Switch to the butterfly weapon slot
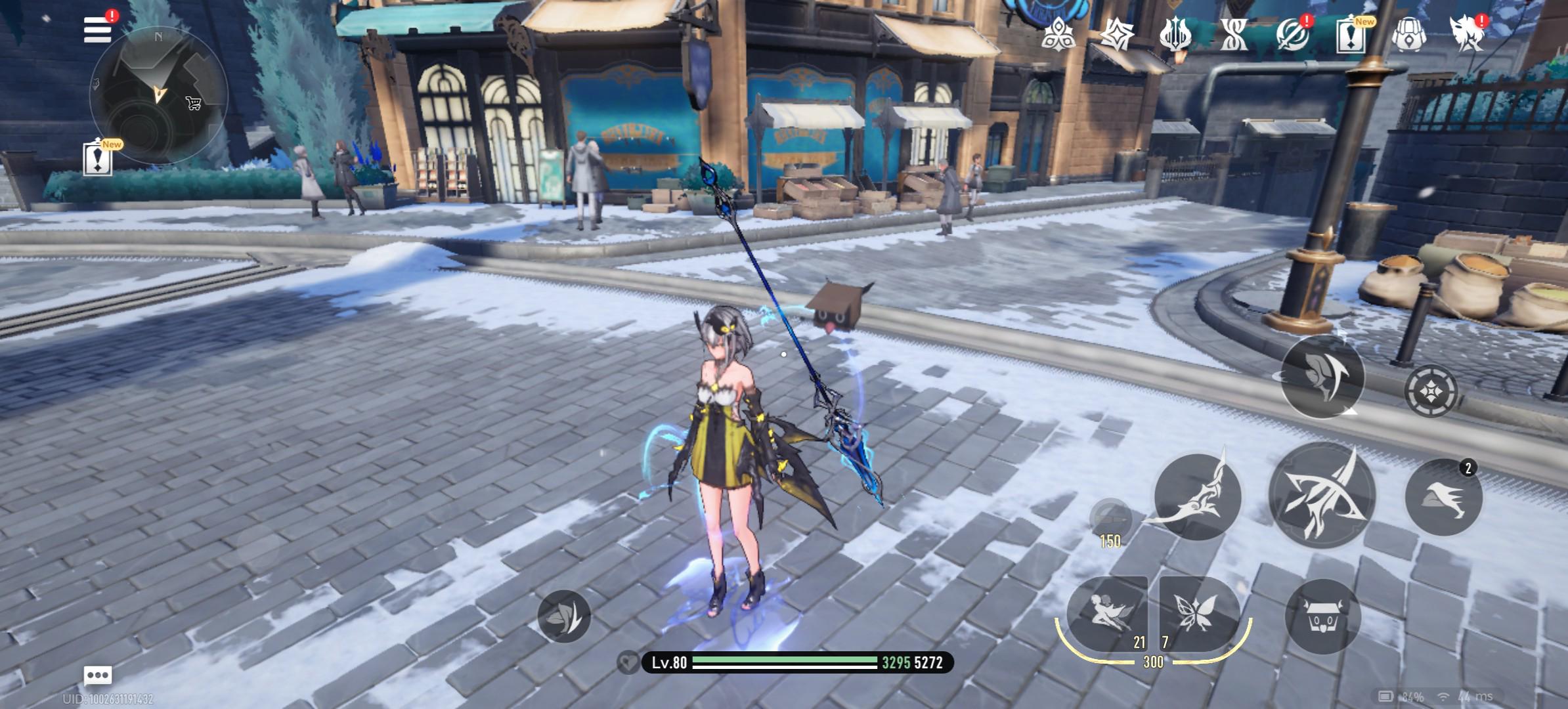Viewport: 1568px width, 709px height. coord(1198,614)
